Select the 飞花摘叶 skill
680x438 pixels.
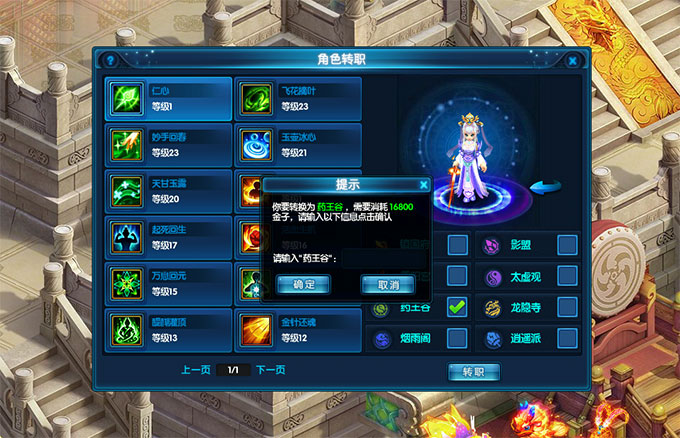[x=297, y=99]
